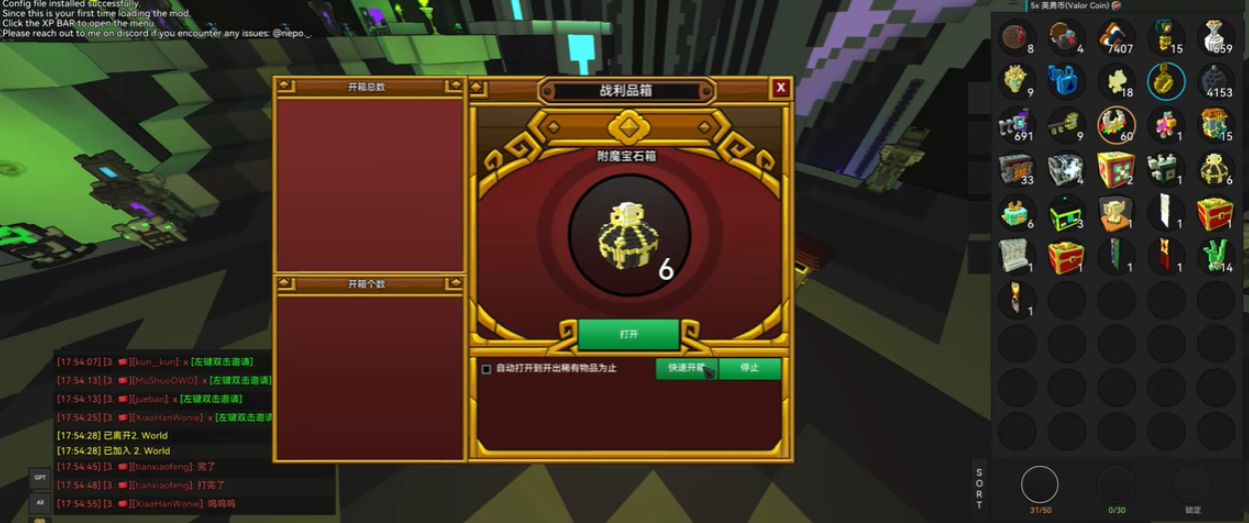The height and width of the screenshot is (523, 1249).
Task: Close the 战利品箱 loot box window
Action: (780, 88)
